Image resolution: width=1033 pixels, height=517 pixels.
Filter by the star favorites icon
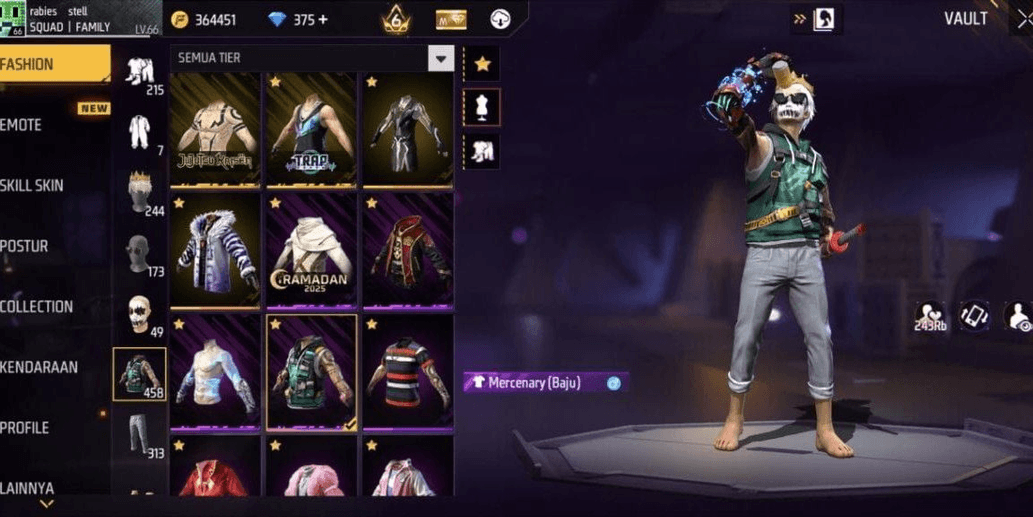click(x=482, y=64)
